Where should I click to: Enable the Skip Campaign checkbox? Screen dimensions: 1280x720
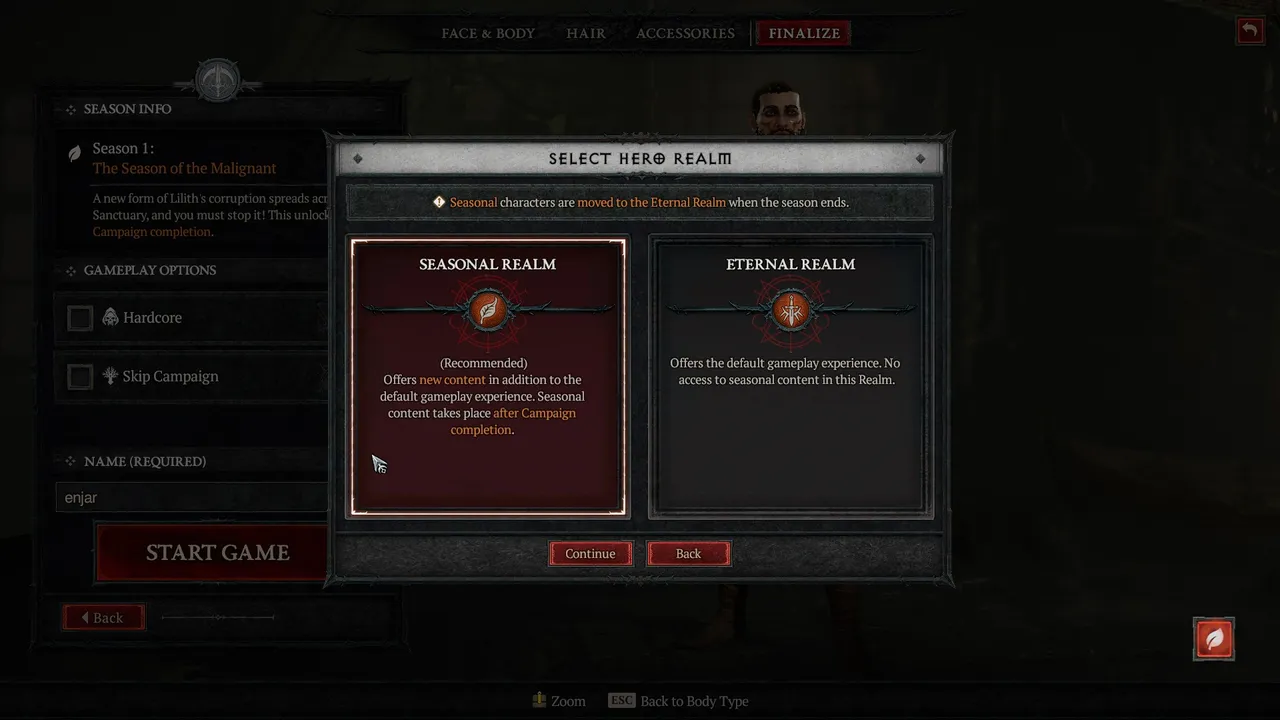point(80,377)
